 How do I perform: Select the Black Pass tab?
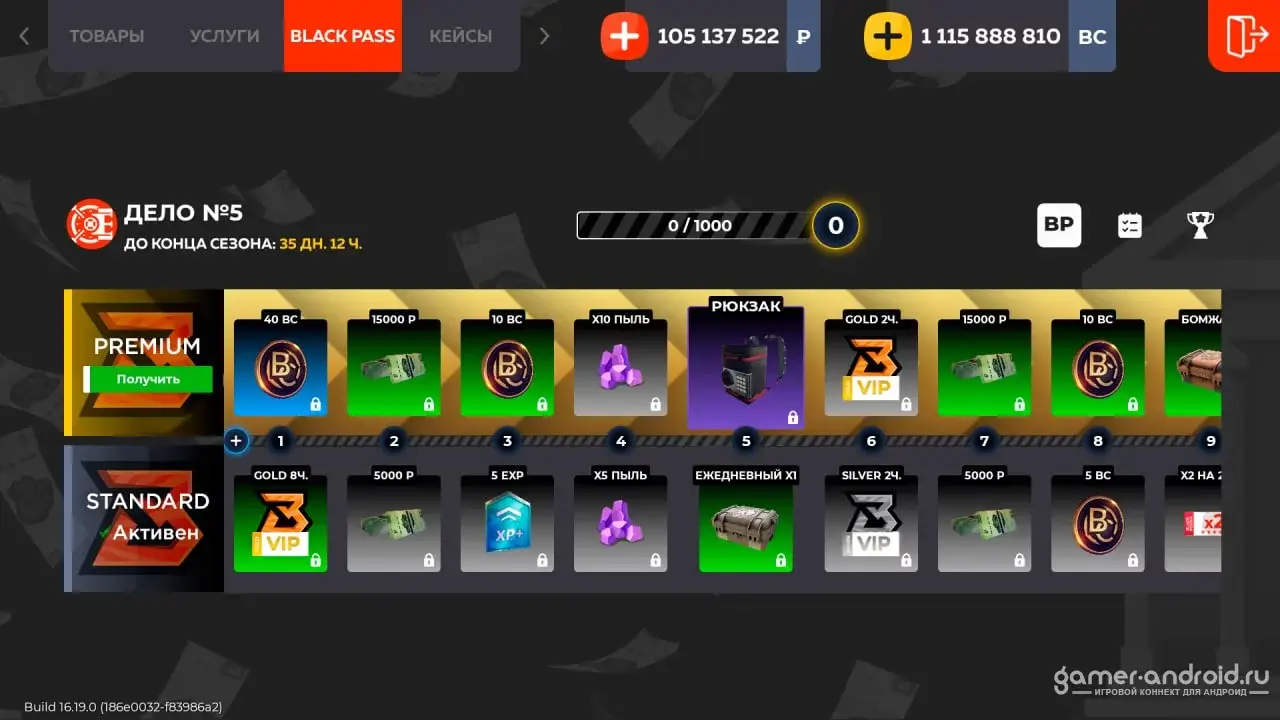[342, 36]
